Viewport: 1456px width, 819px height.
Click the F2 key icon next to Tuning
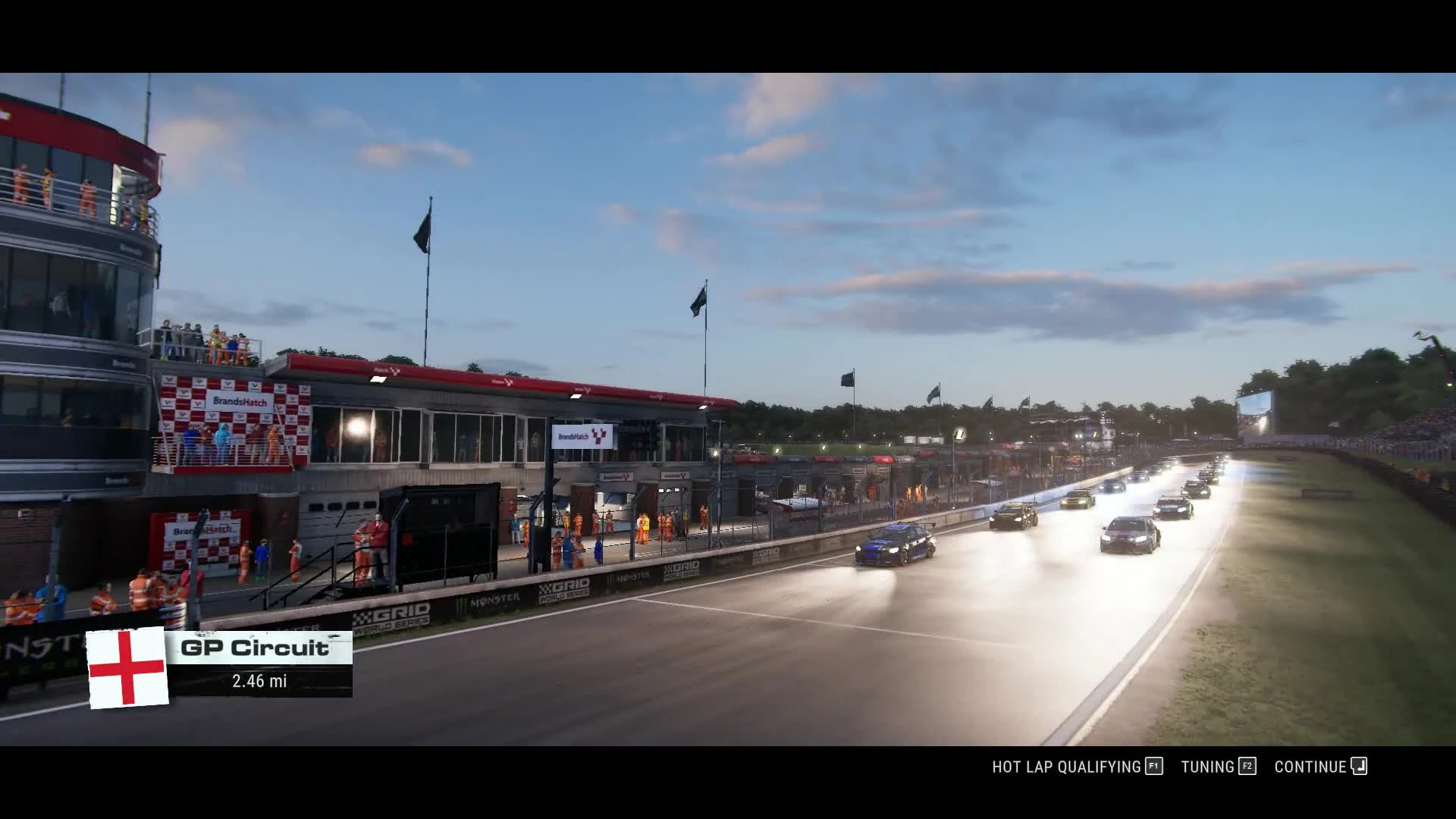click(1247, 767)
